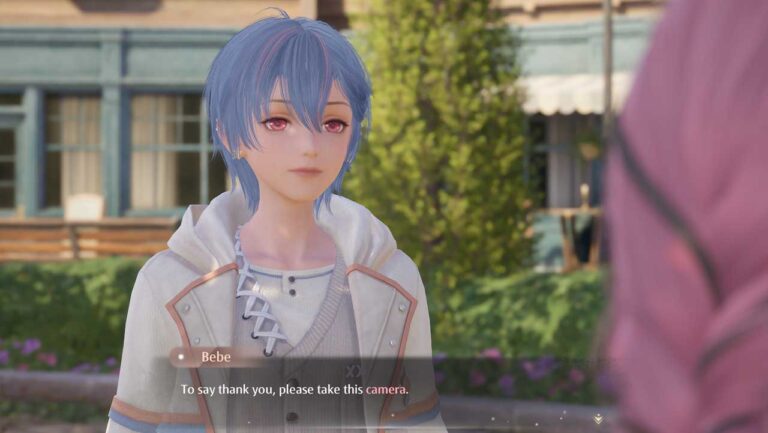Viewport: 768px width, 433px height.
Task: Advance dialogue with the down-arrow continue indicator
Action: point(598,418)
